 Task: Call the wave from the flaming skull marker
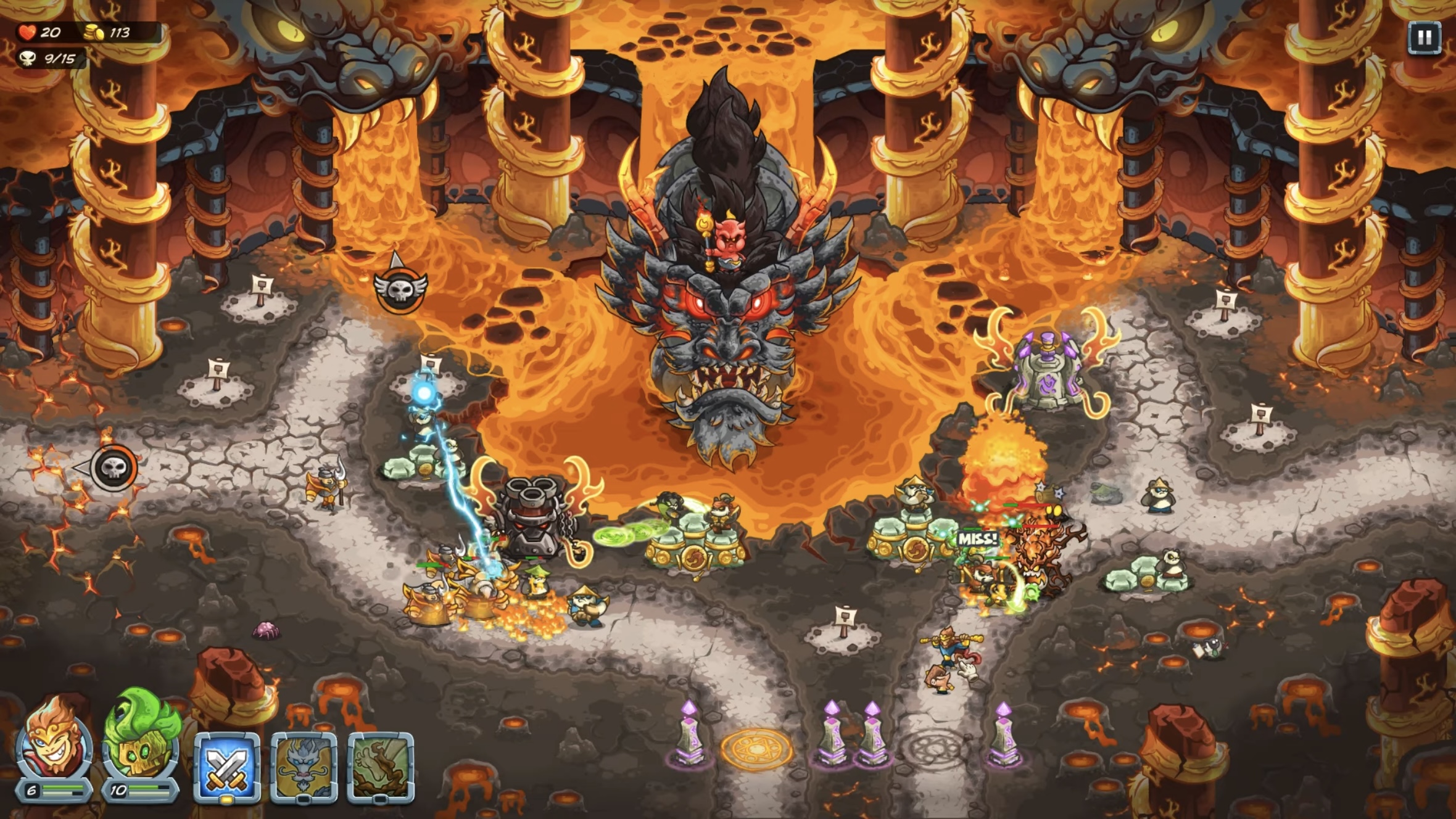point(114,467)
